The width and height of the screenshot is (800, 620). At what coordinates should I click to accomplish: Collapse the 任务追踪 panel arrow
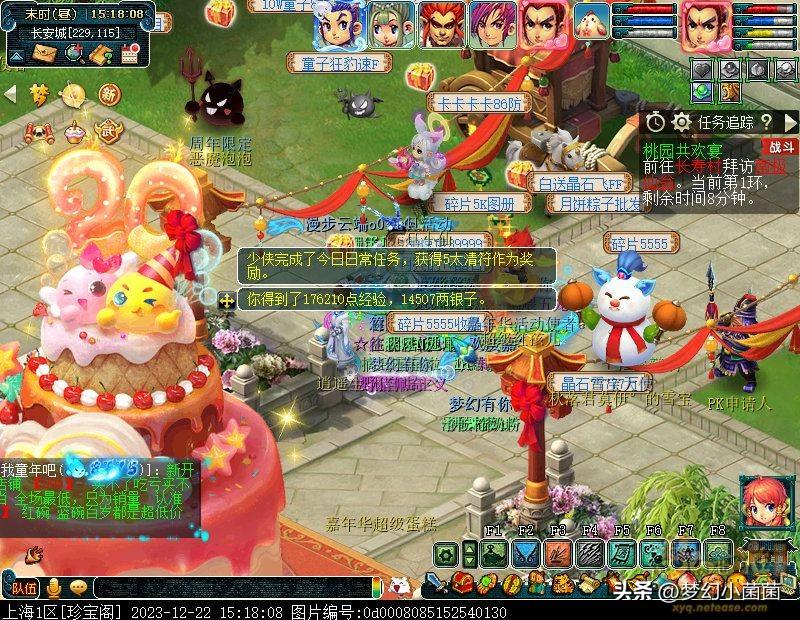[x=790, y=122]
